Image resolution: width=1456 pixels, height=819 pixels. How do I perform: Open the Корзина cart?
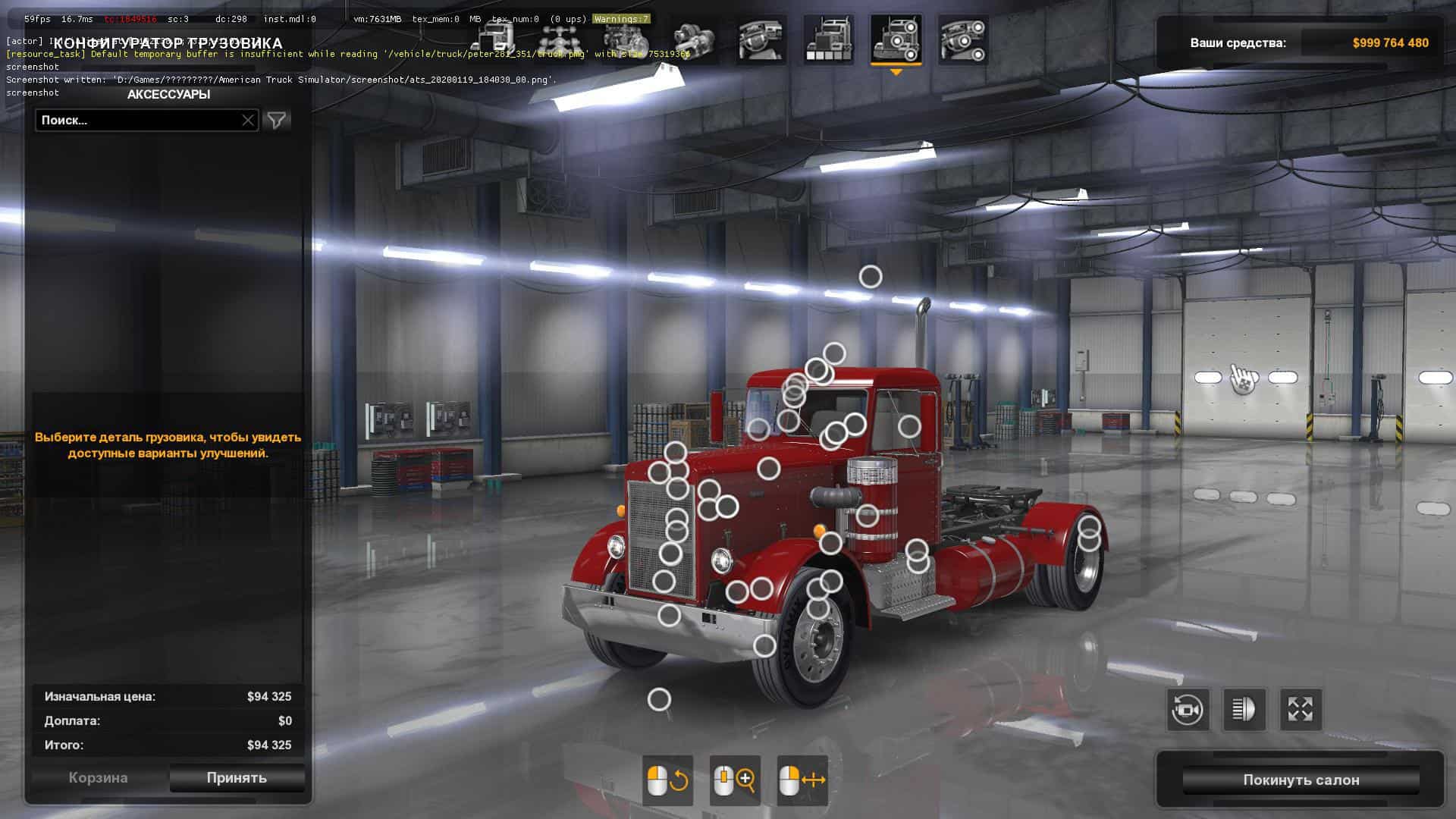coord(98,777)
